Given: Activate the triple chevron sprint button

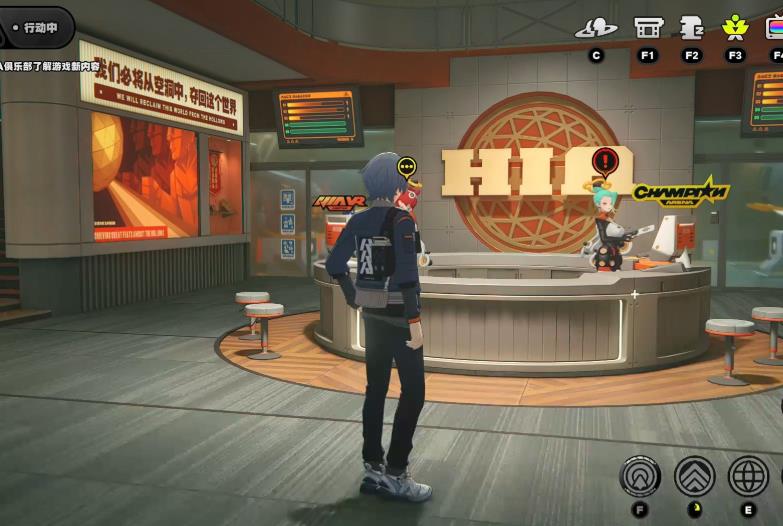Looking at the screenshot, I should (694, 476).
